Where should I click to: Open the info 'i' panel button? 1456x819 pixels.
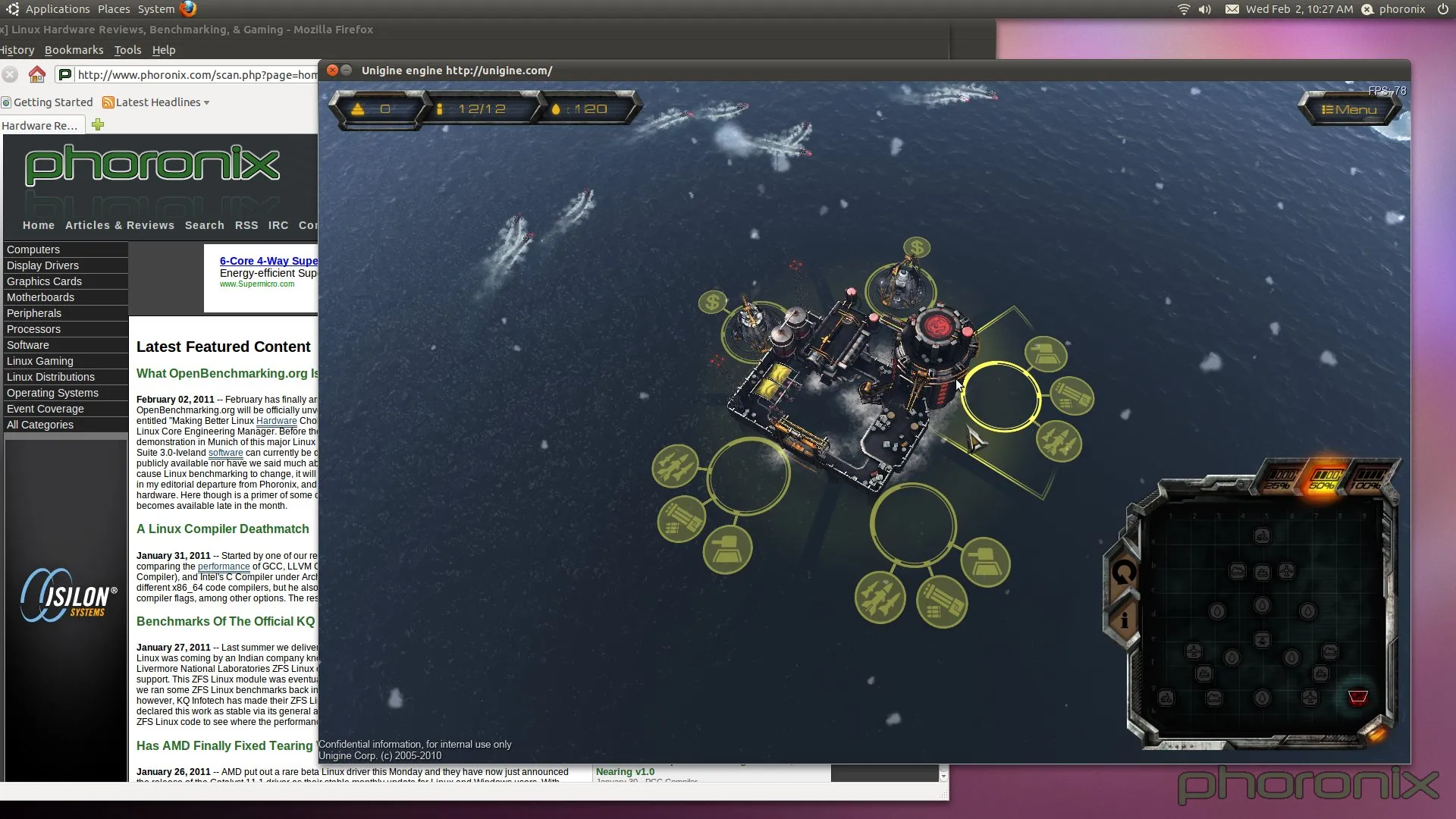(x=1124, y=620)
